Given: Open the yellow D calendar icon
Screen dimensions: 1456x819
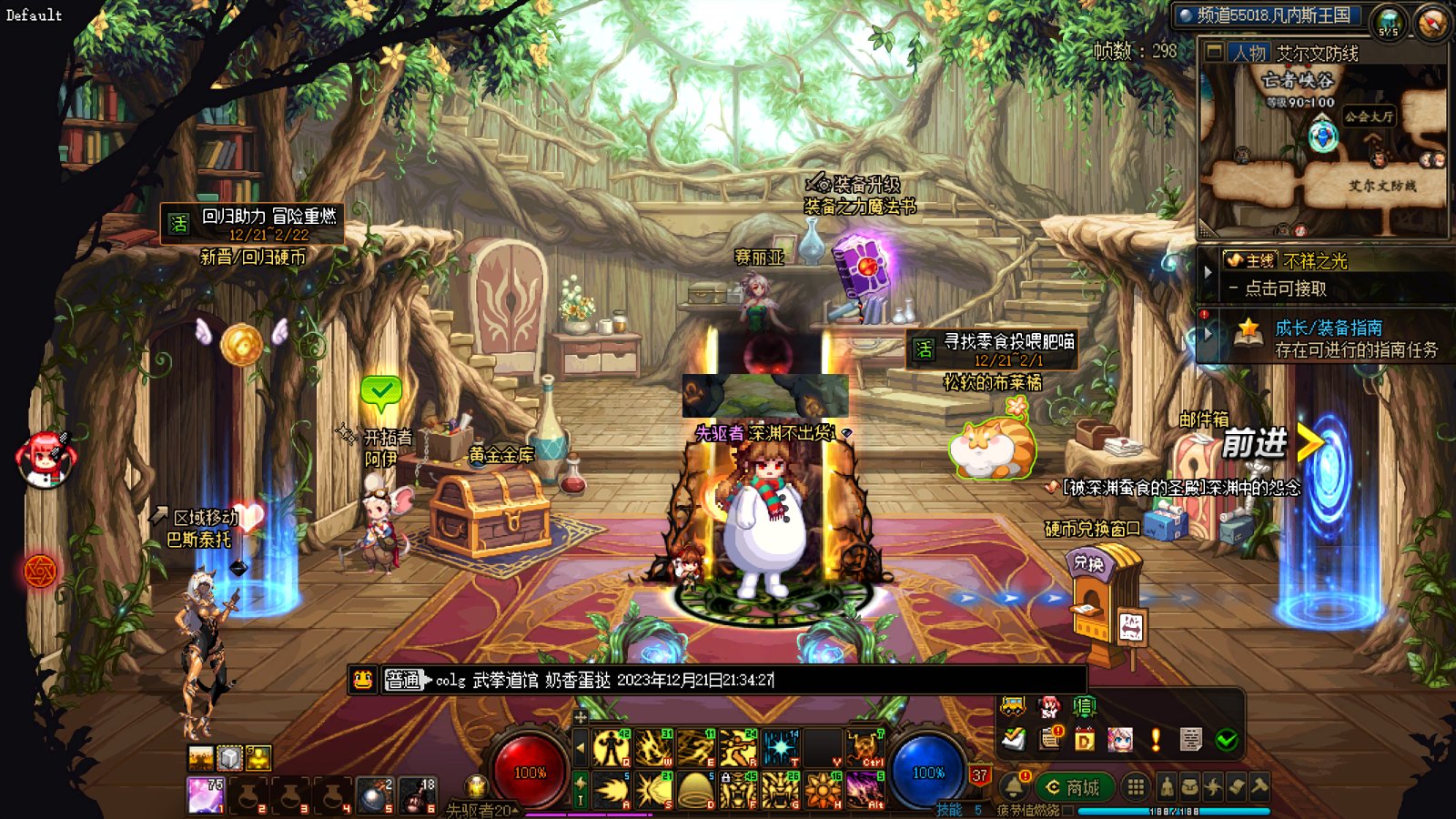Looking at the screenshot, I should tap(1084, 740).
